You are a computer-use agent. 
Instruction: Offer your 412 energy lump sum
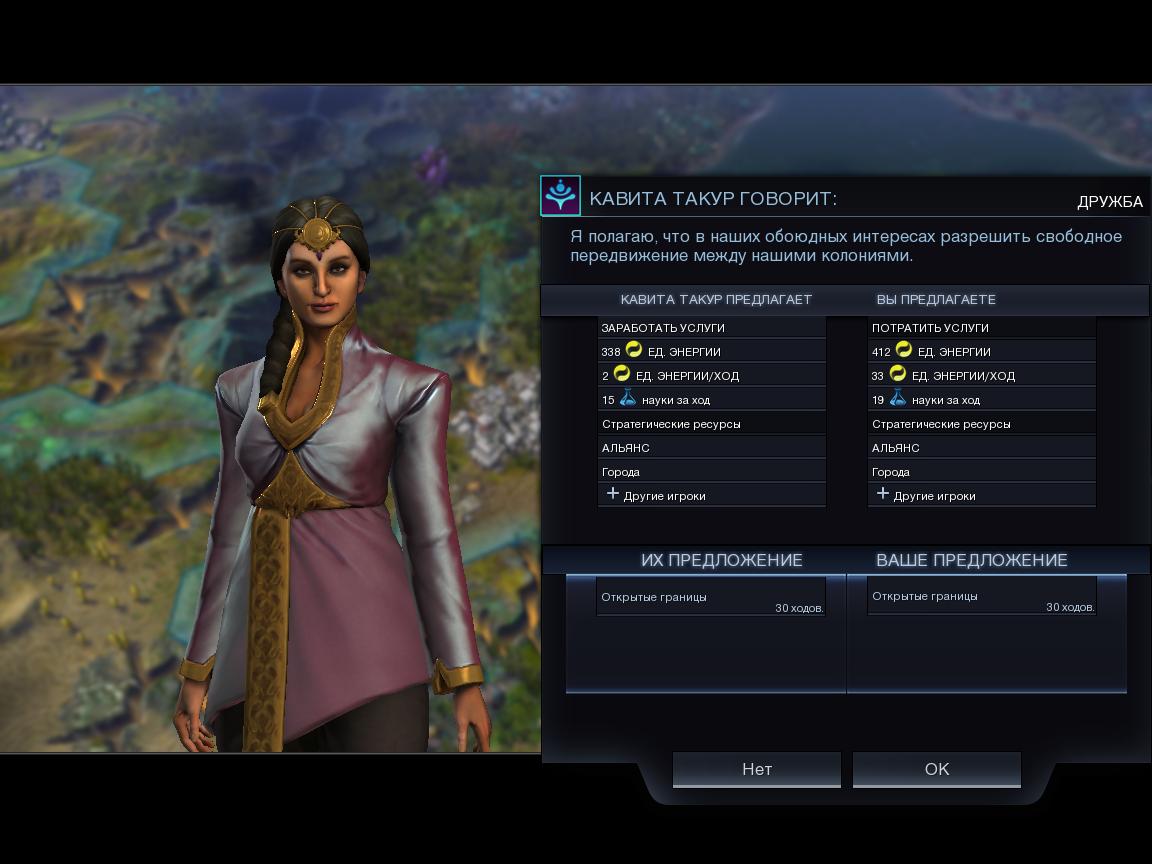(x=981, y=351)
